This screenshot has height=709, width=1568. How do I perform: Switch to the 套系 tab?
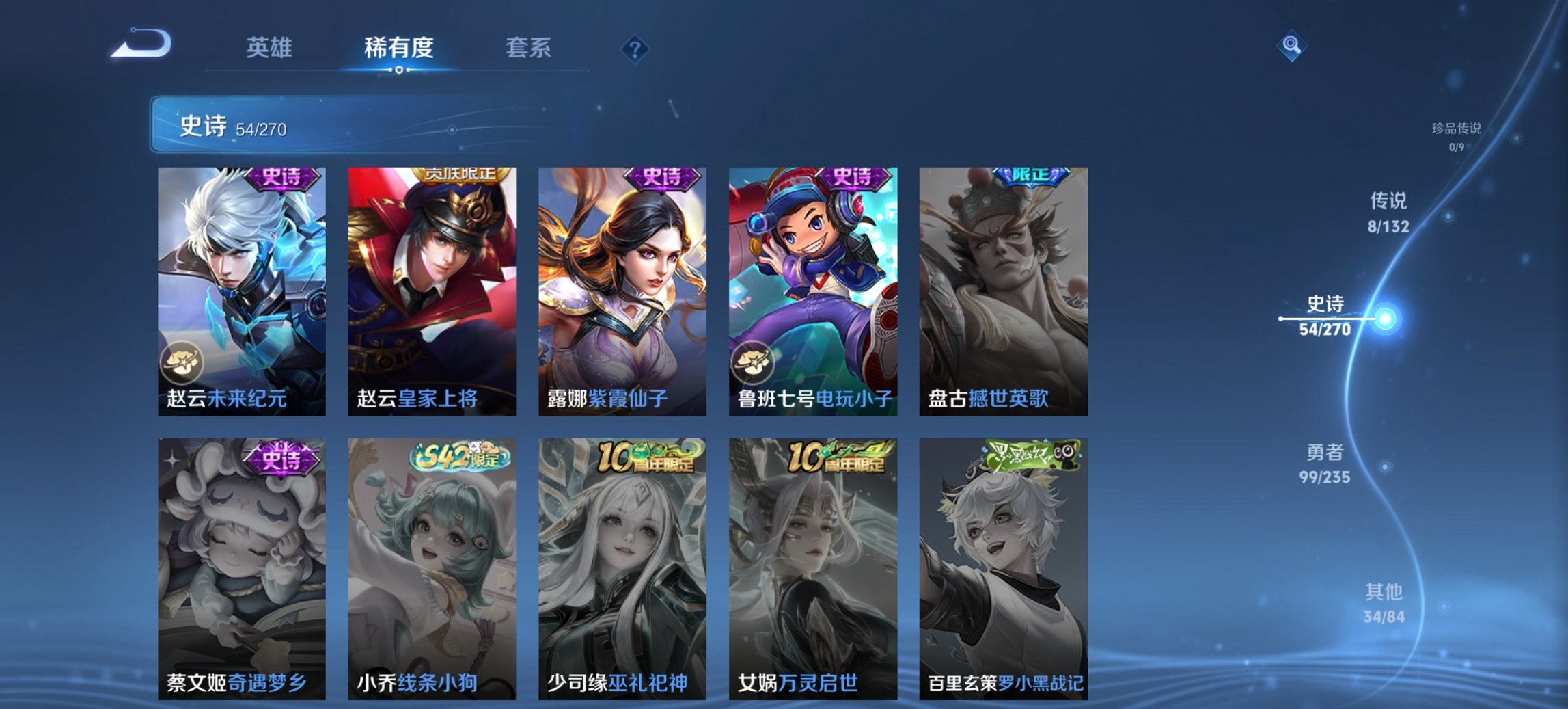click(528, 48)
